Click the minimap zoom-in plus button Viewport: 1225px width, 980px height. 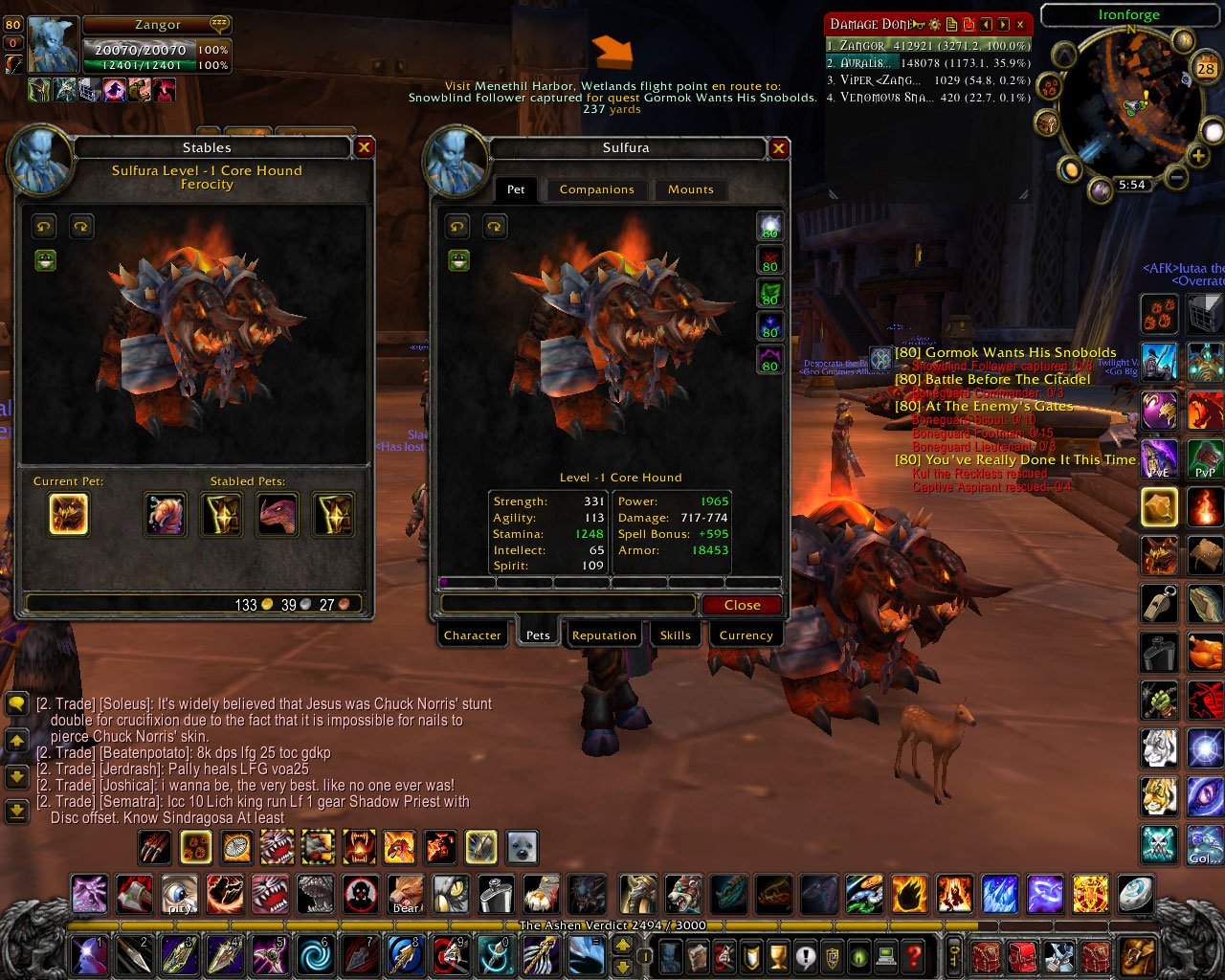point(1197,154)
